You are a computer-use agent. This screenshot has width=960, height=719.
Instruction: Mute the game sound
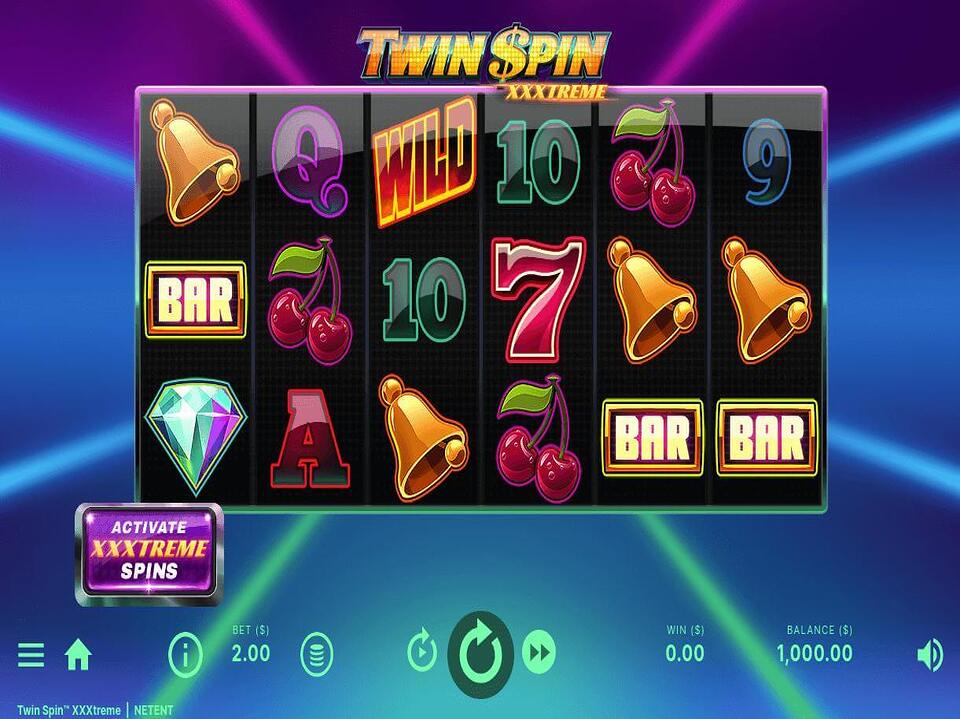929,655
